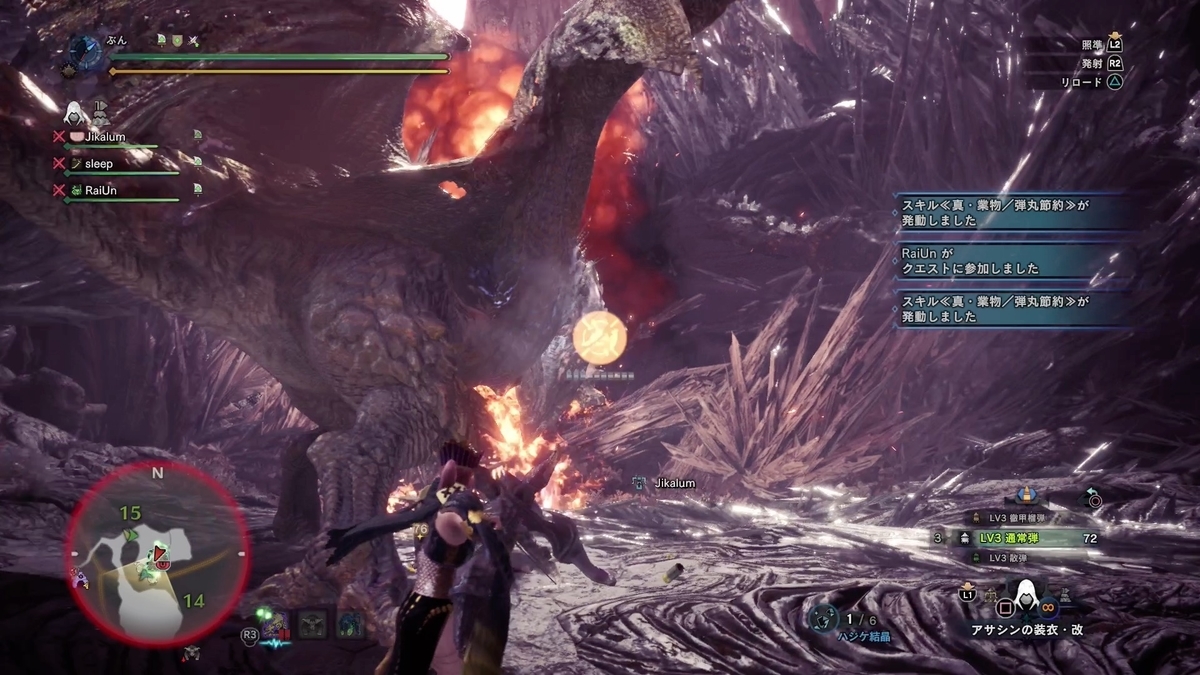Select the first monster target icon

[276, 624]
